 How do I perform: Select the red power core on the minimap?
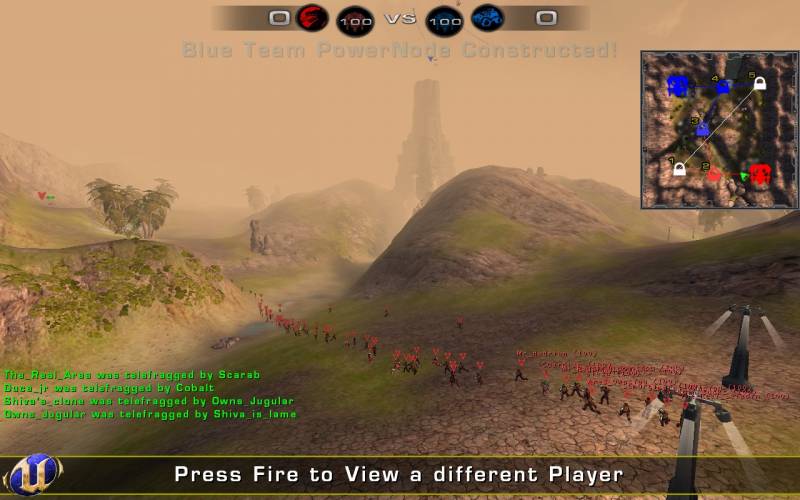pos(760,174)
